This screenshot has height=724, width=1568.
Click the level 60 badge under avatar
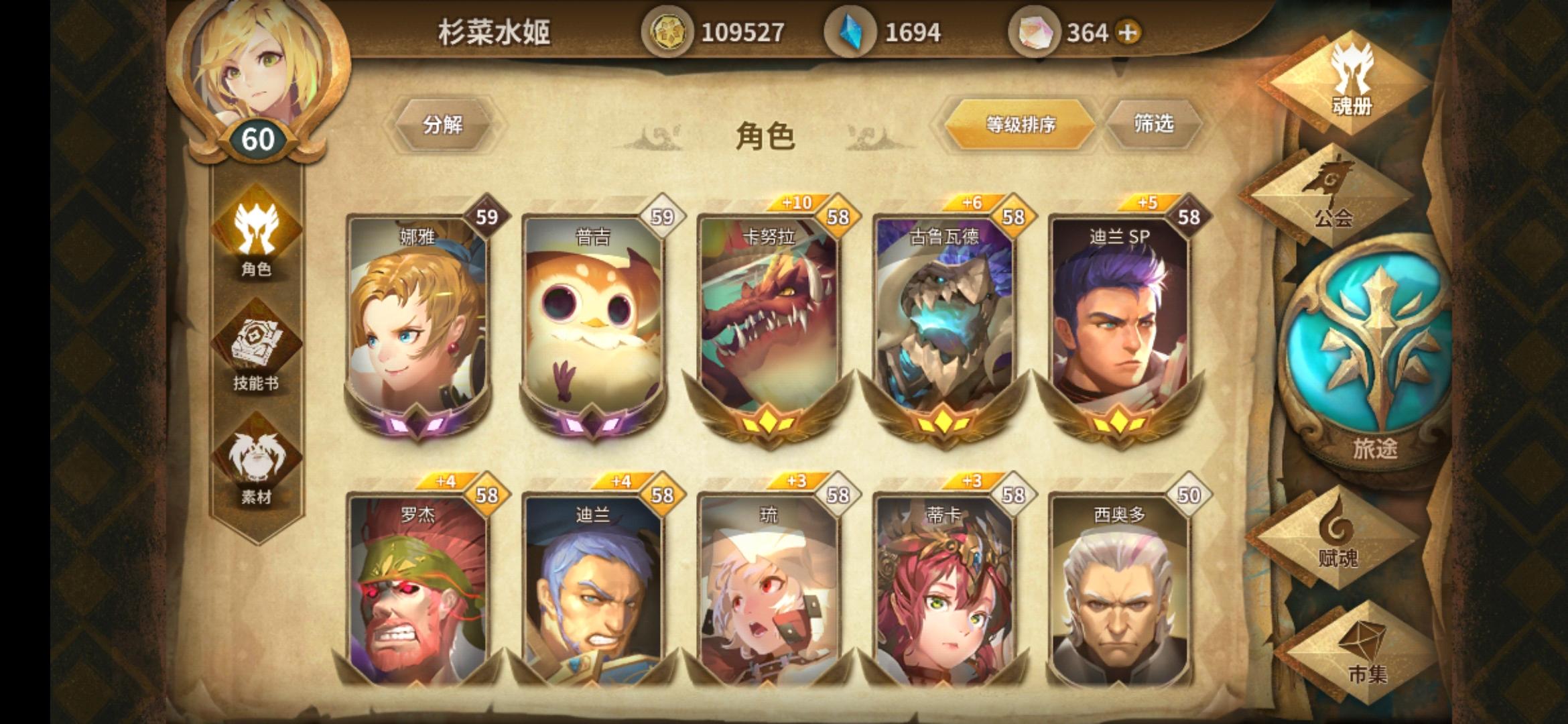tap(258, 139)
